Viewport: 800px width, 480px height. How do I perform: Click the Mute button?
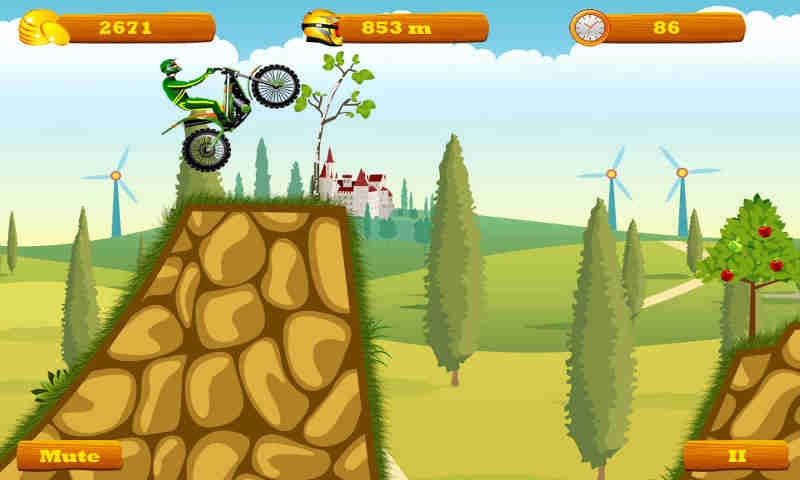pyautogui.click(x=70, y=456)
